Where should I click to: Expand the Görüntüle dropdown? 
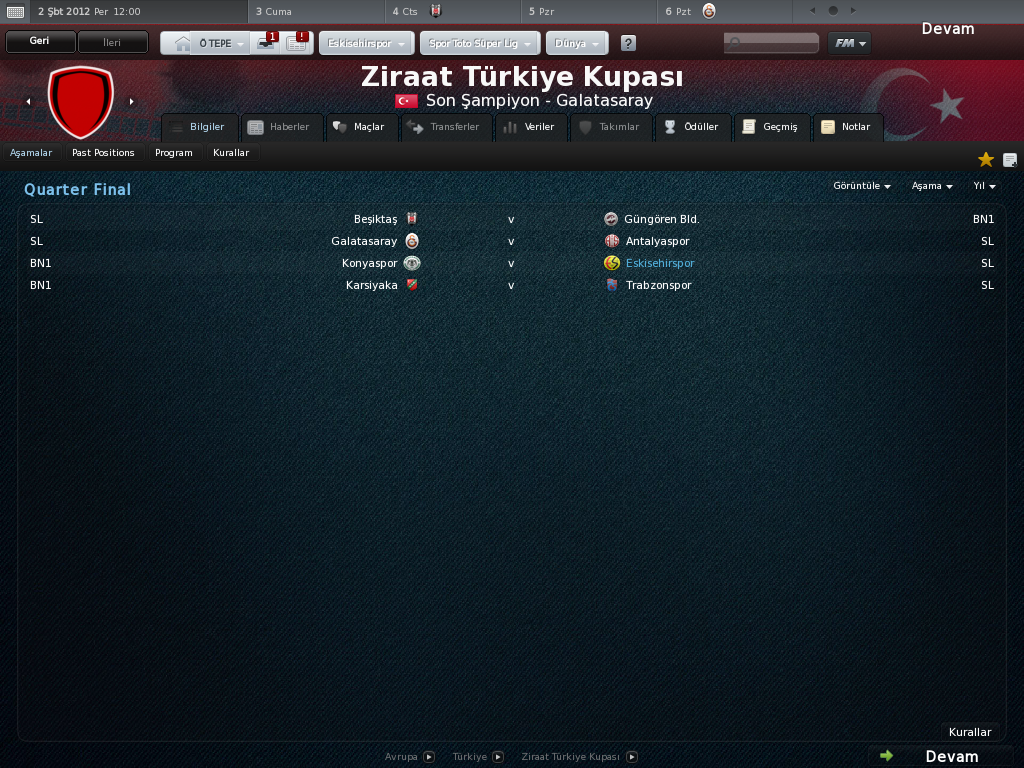[x=861, y=186]
